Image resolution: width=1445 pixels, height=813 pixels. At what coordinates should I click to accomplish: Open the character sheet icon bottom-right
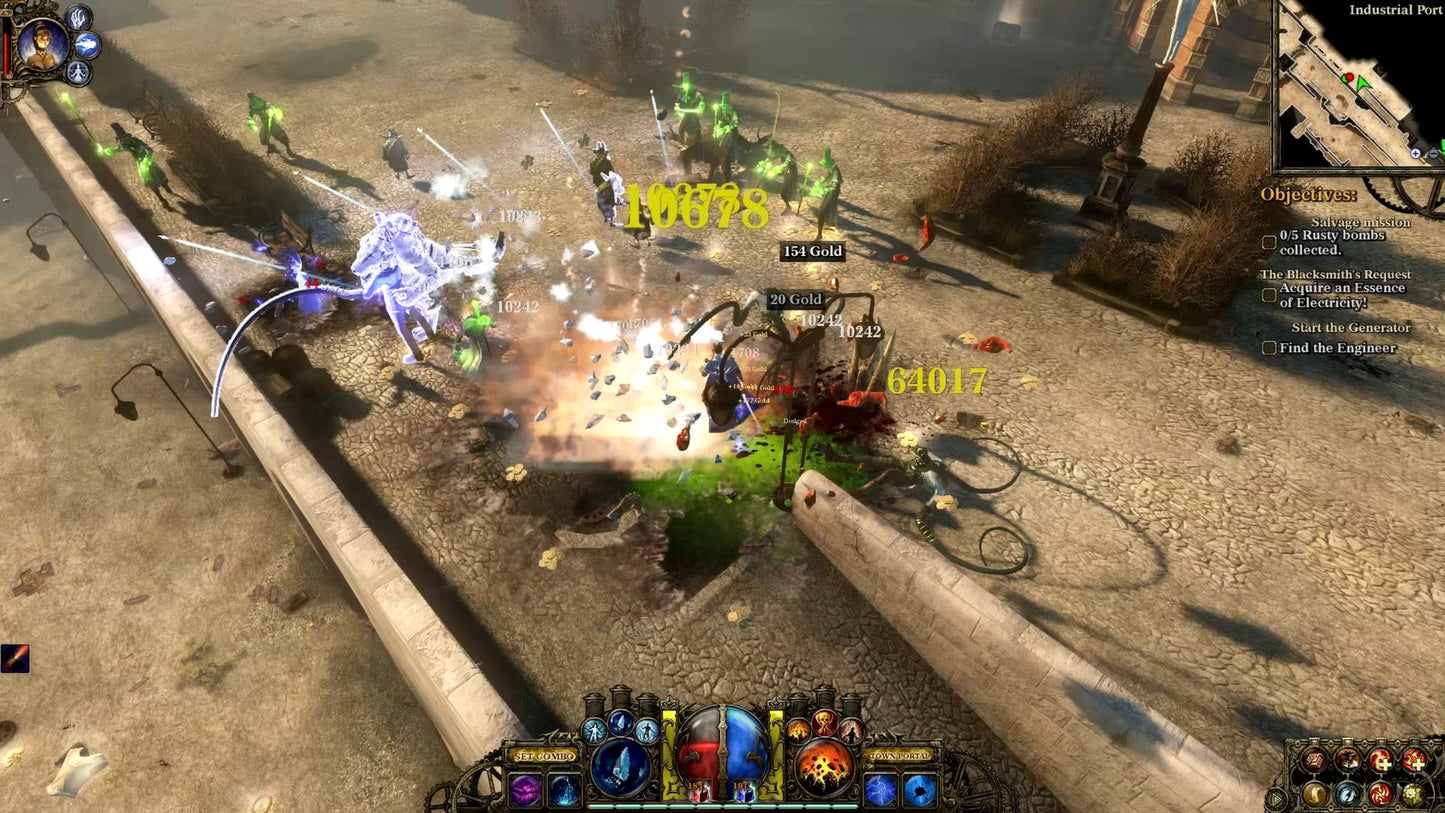coord(1348,758)
